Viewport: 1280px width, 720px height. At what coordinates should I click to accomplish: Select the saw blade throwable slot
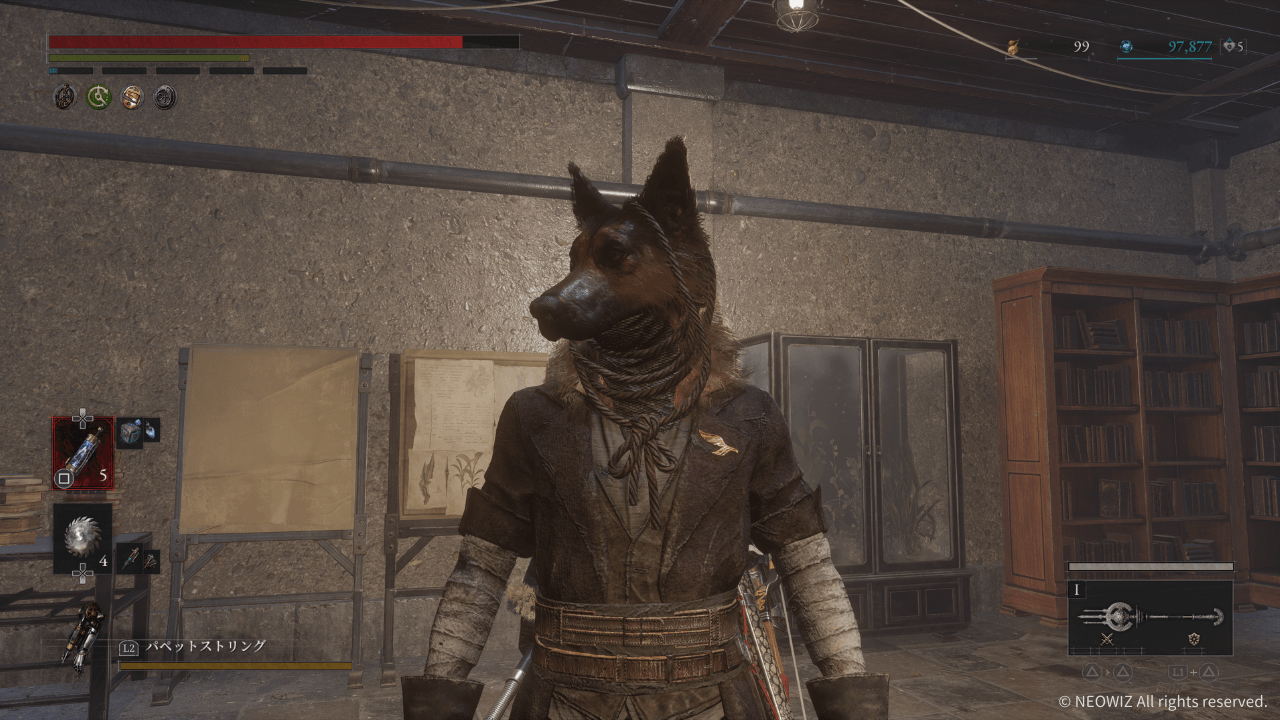82,538
